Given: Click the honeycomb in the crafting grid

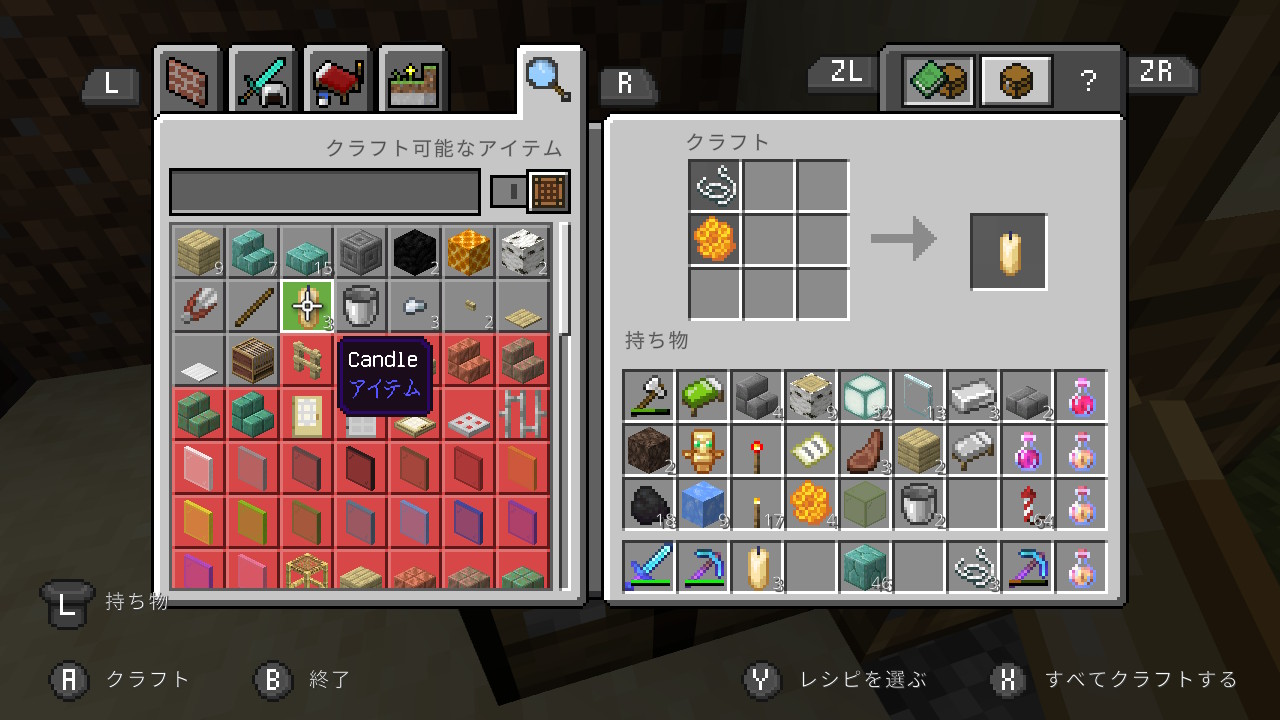Looking at the screenshot, I should (x=714, y=238).
